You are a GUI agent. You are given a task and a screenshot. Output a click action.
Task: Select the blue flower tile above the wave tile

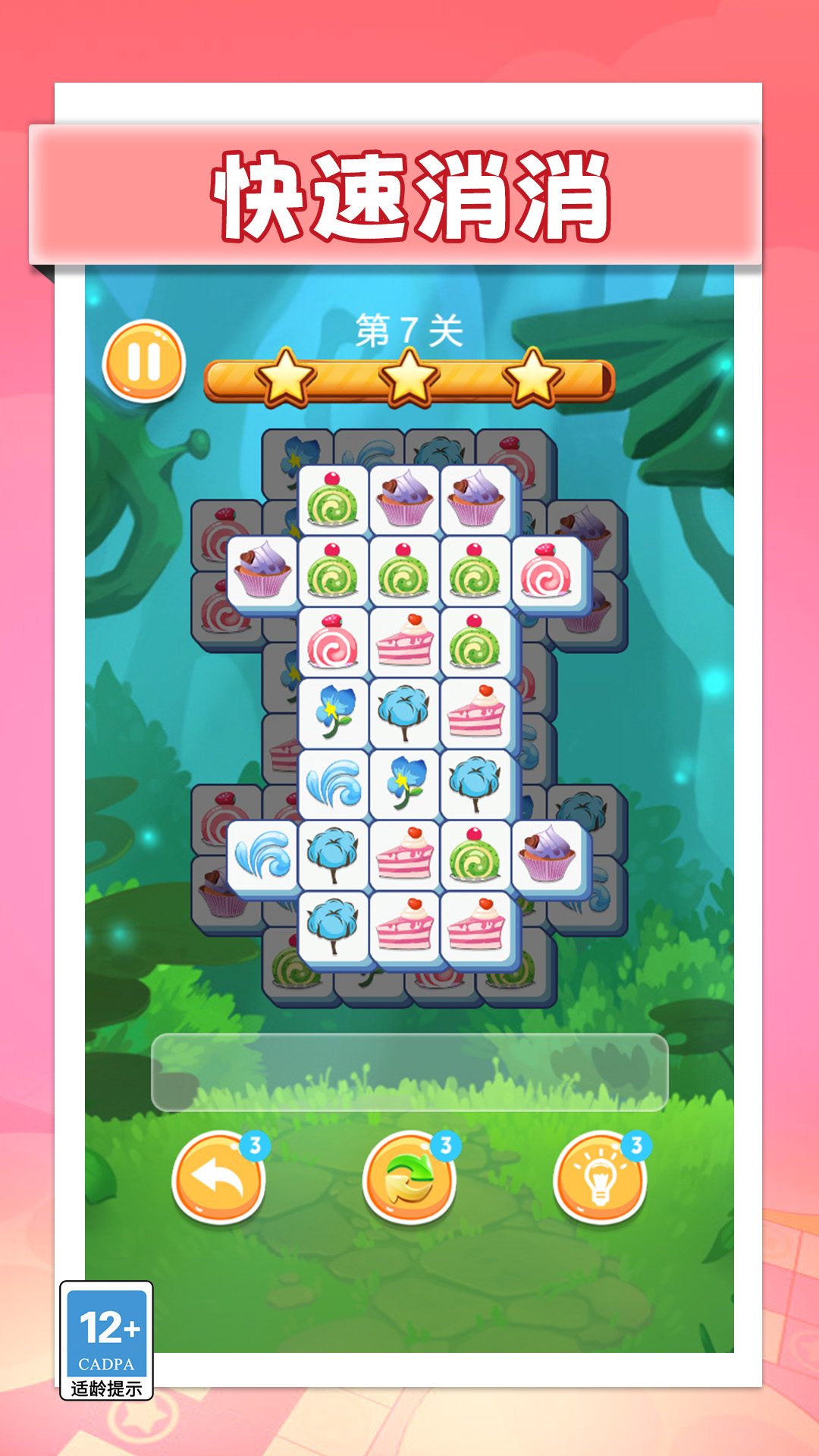[334, 712]
